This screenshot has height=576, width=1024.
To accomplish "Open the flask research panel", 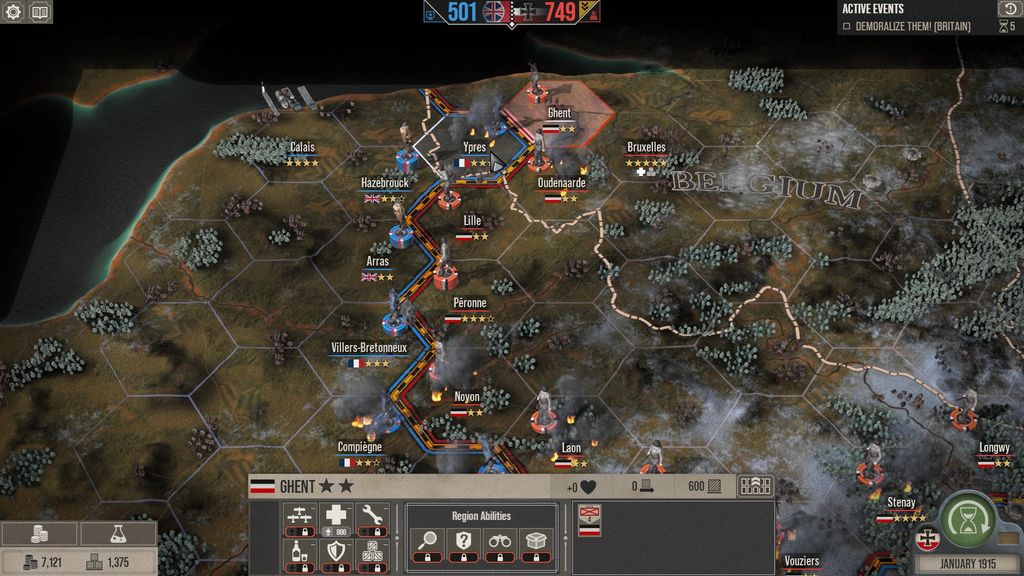I will (118, 534).
